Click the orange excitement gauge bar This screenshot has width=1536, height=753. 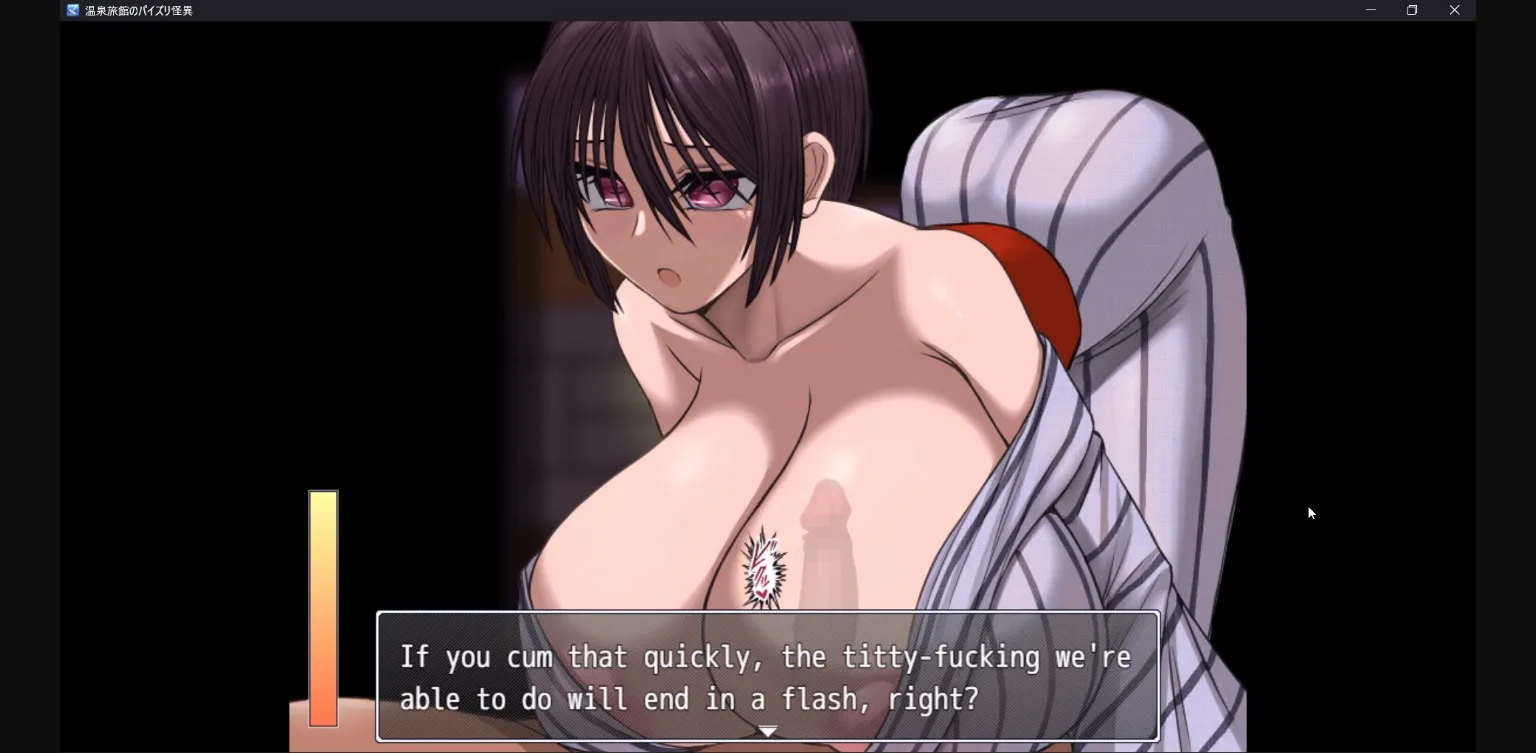323,608
